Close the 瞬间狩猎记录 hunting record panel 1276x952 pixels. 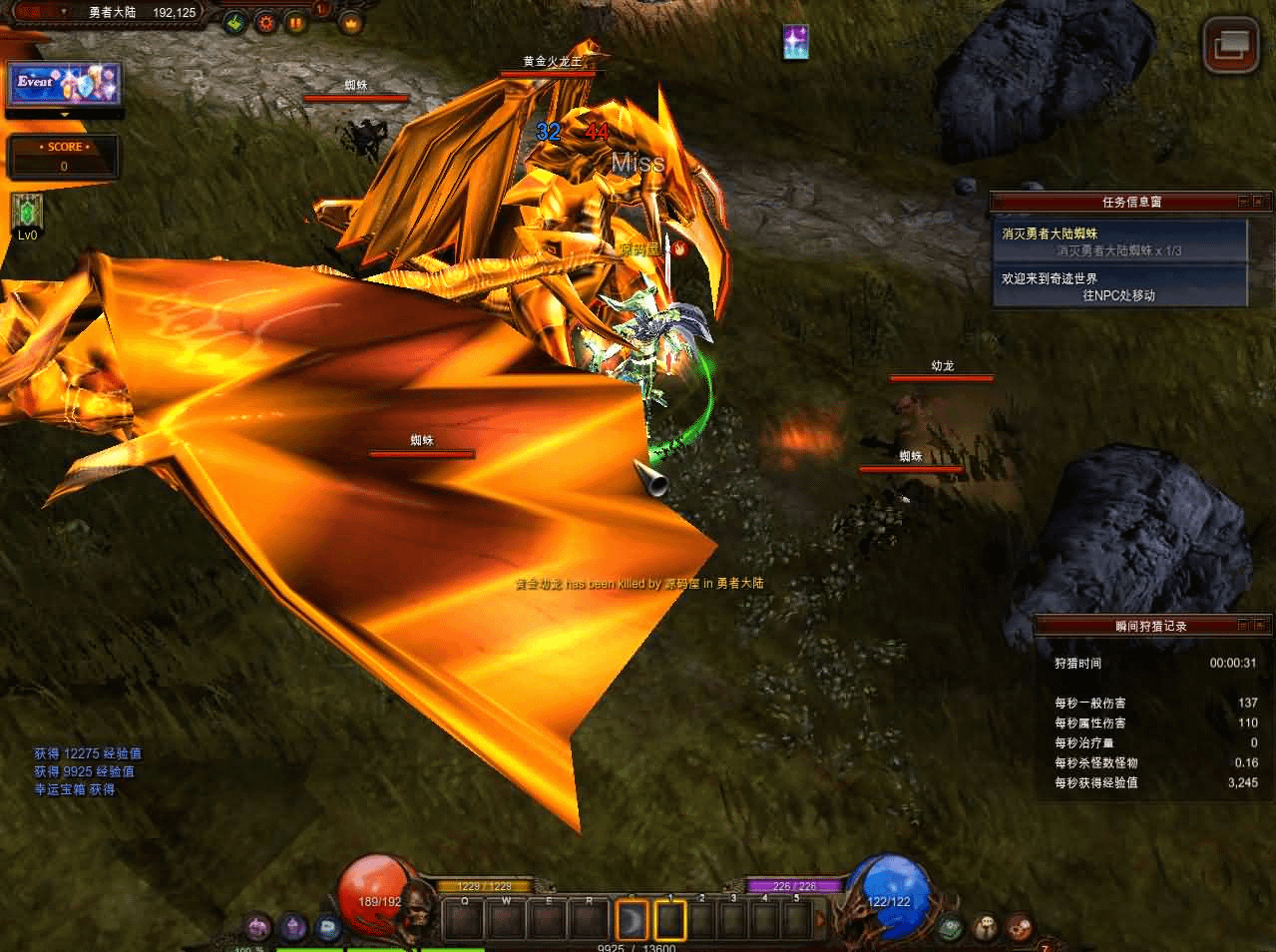(x=1261, y=626)
